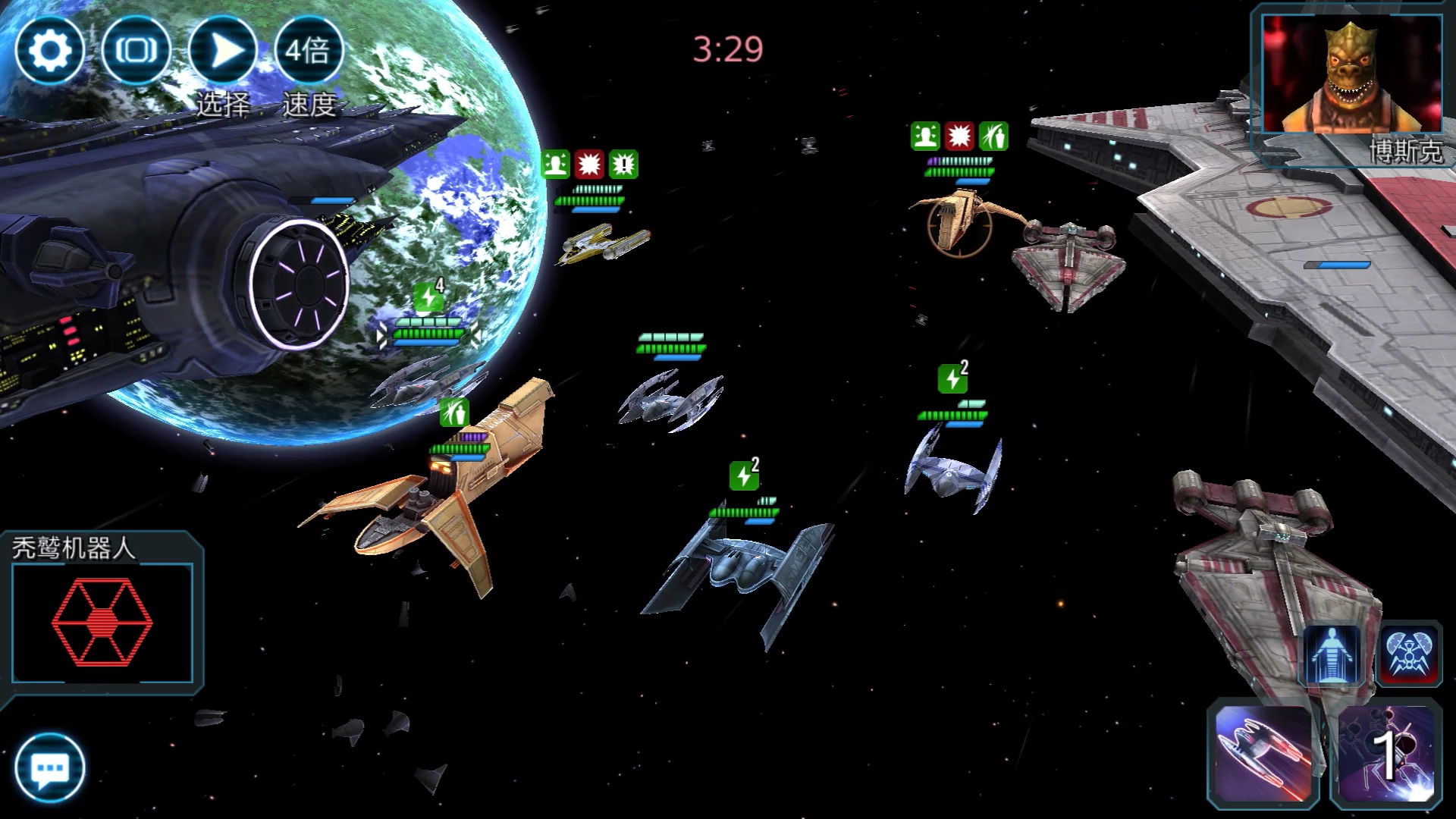Open the chat bubble button

click(49, 768)
